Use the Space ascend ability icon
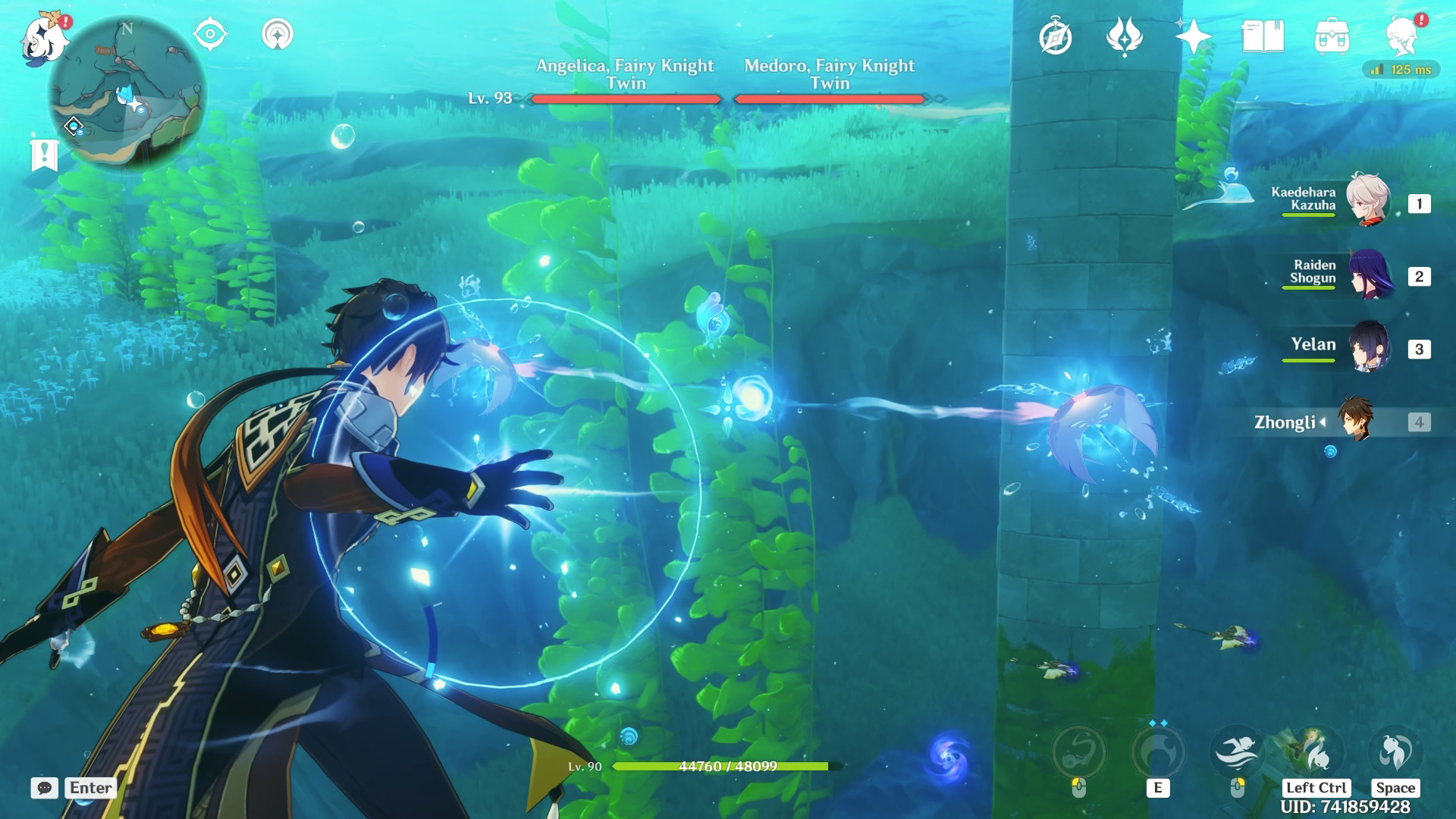This screenshot has width=1456, height=819. click(x=1395, y=751)
